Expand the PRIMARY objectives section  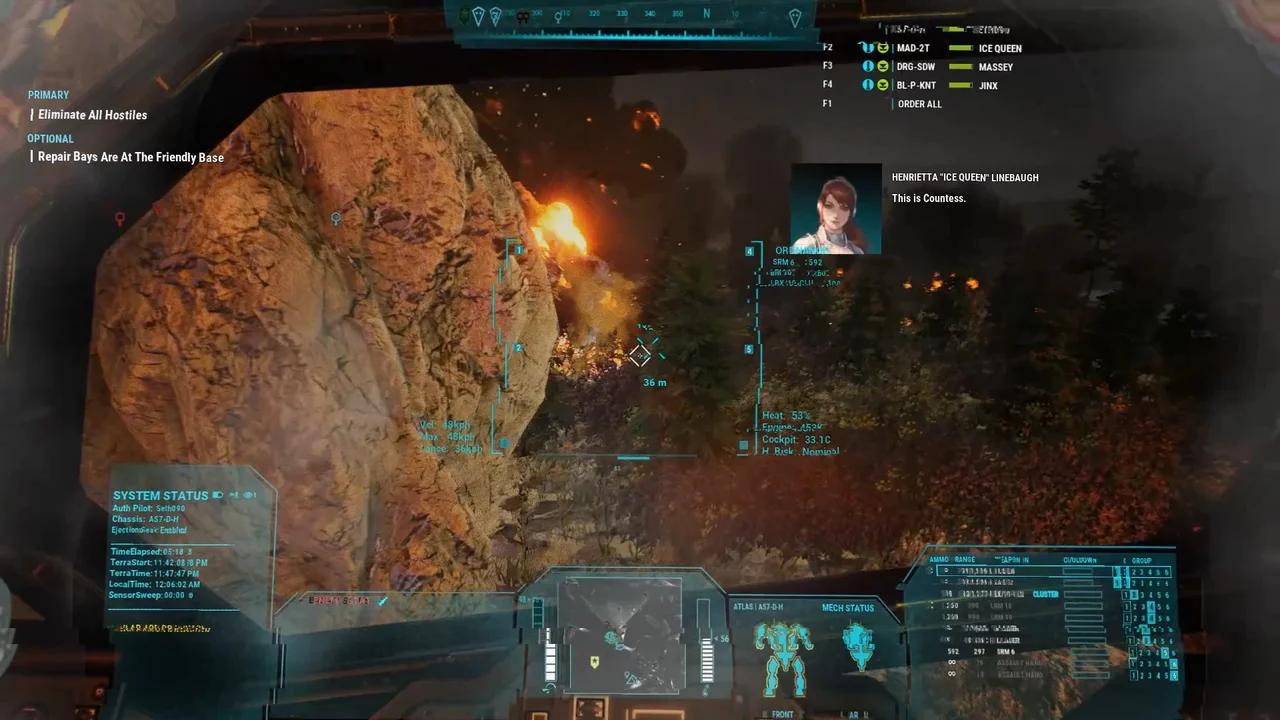pos(48,94)
